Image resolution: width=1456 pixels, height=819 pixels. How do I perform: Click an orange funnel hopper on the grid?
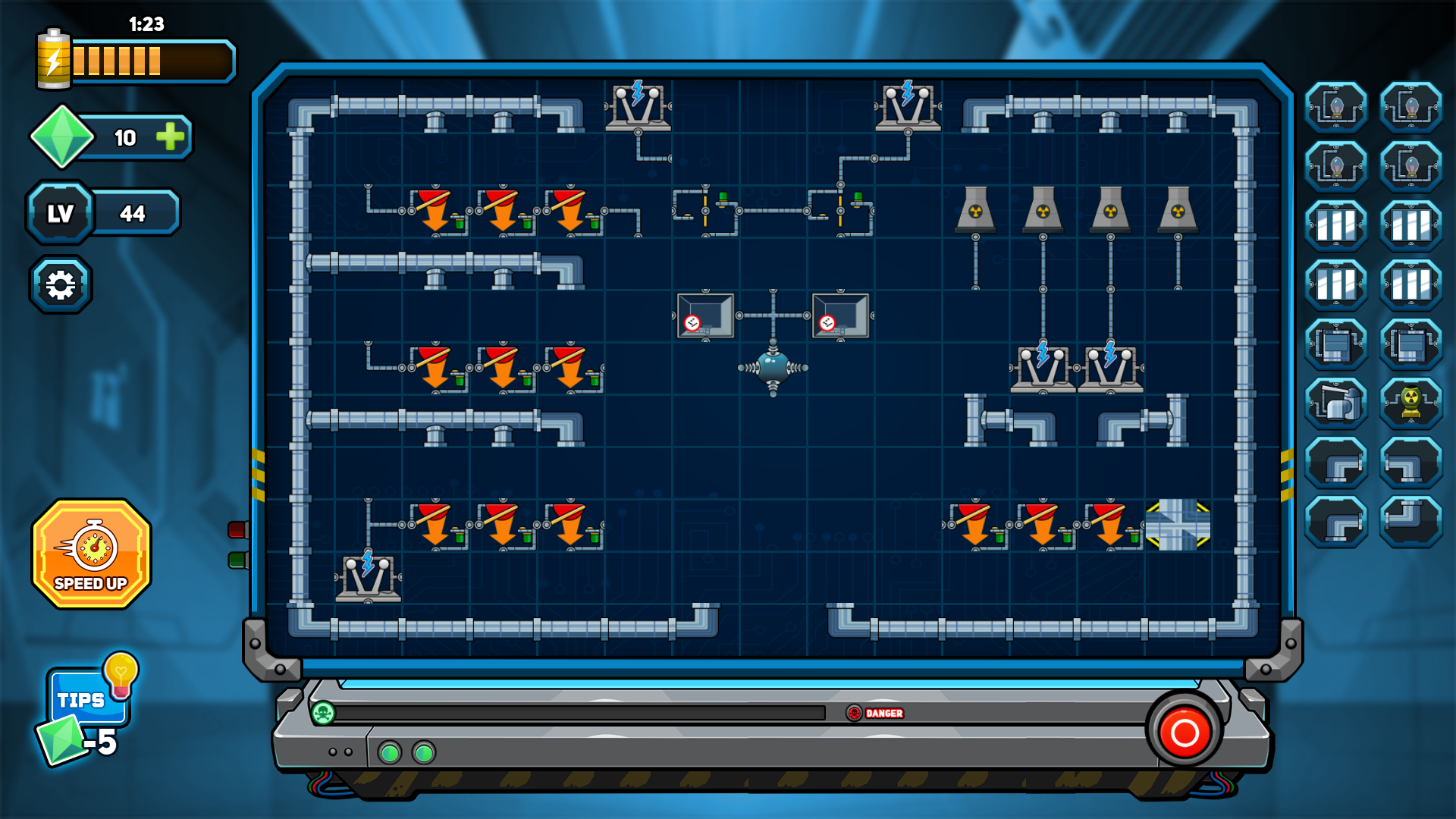pos(434,216)
